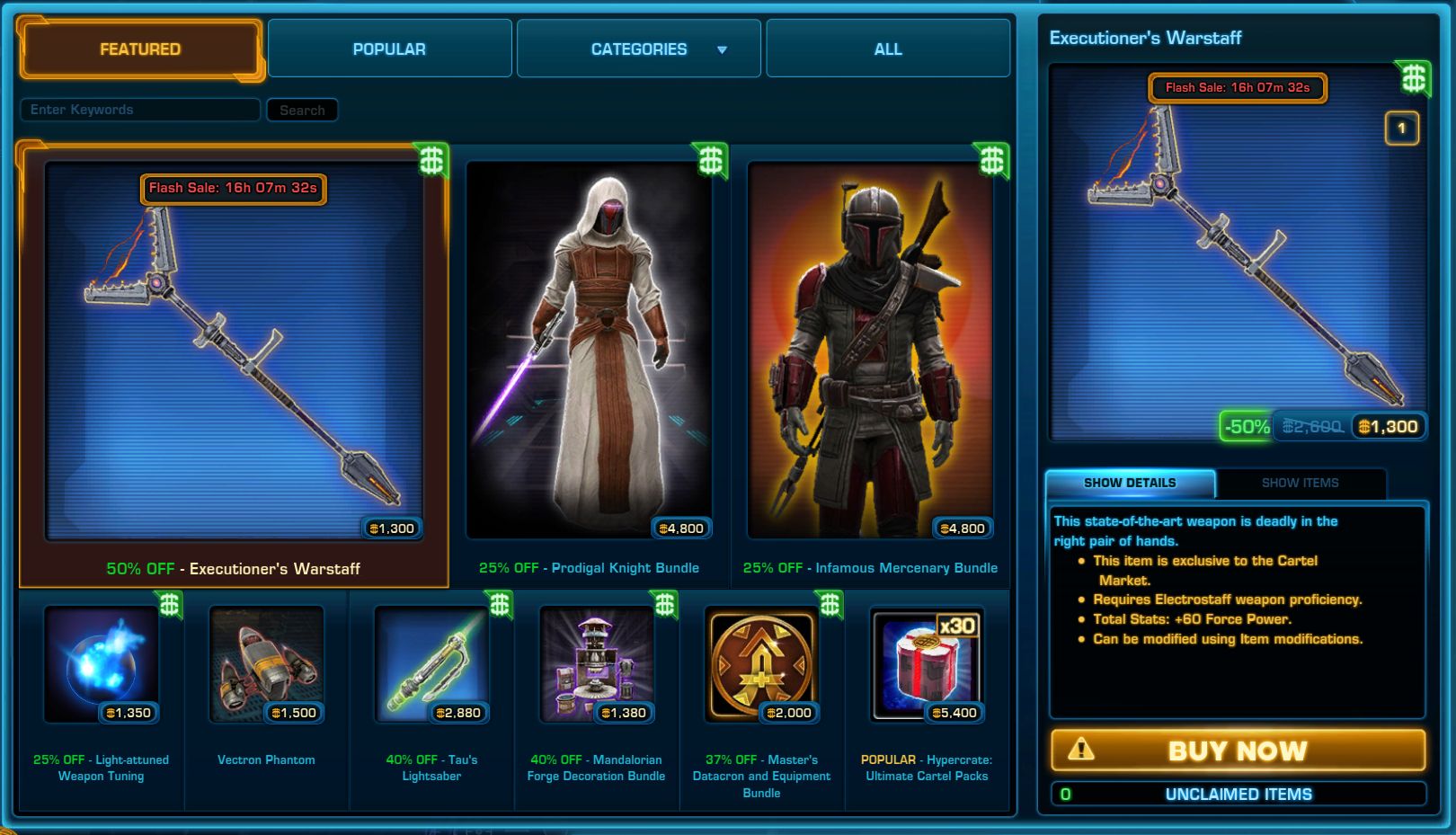This screenshot has height=835, width=1456.
Task: Choose Tau's Lightsaber item
Action: (431, 665)
